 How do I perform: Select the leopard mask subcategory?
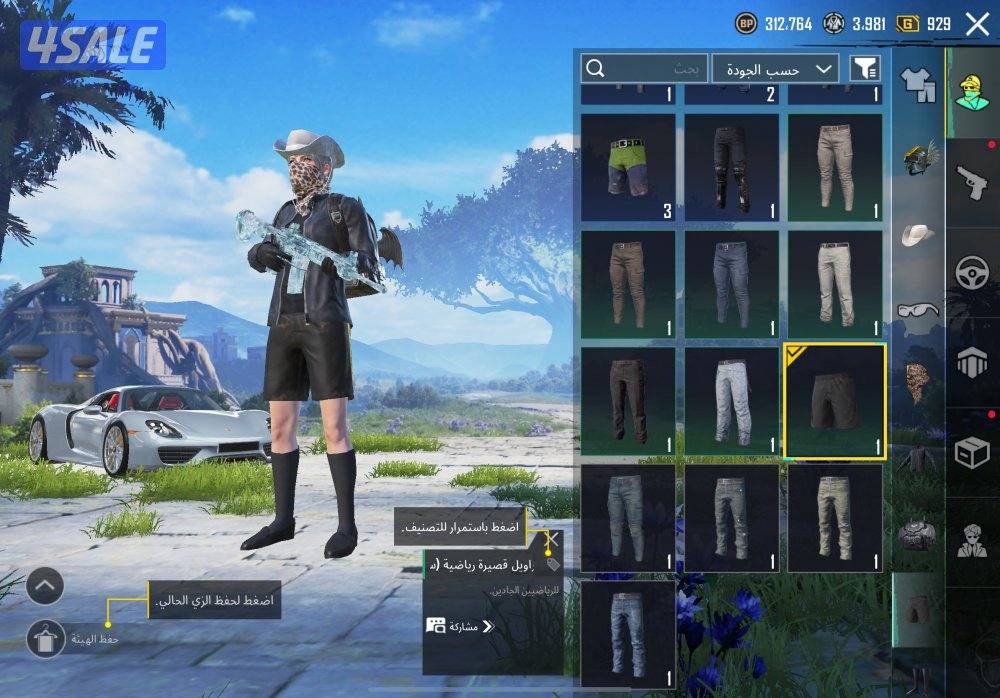coord(917,381)
